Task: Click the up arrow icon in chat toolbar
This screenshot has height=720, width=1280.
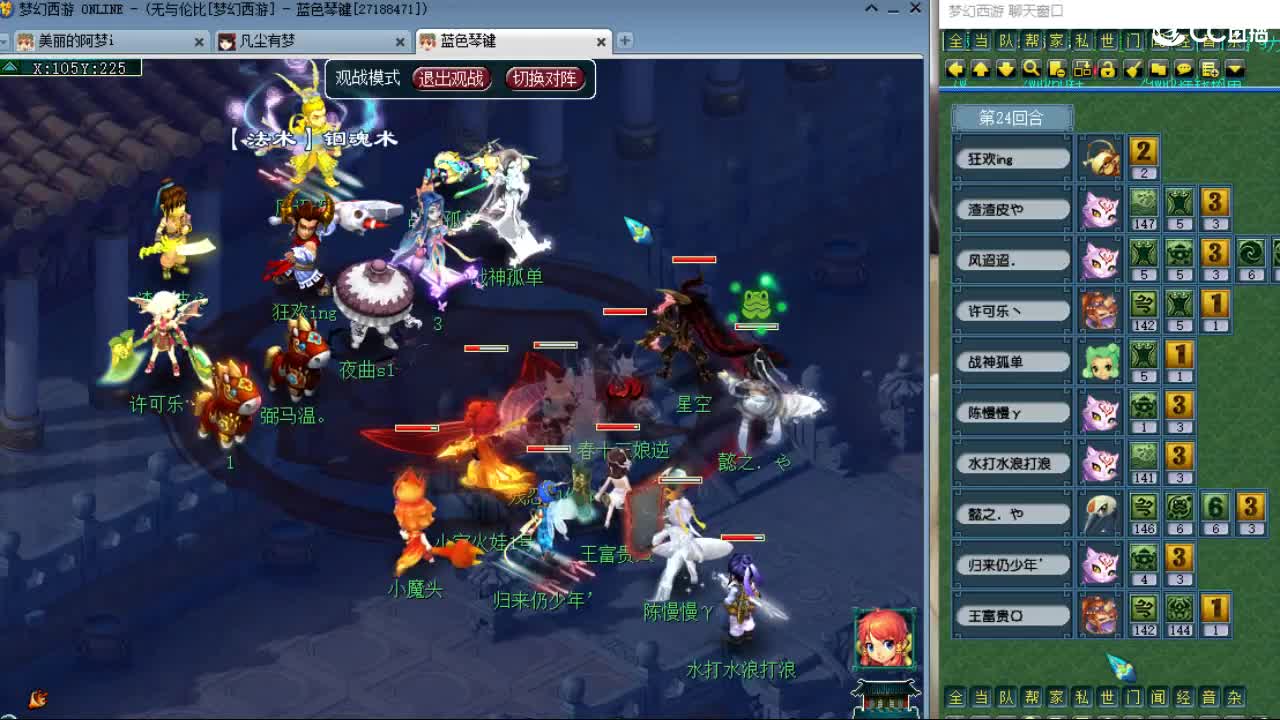Action: [982, 70]
